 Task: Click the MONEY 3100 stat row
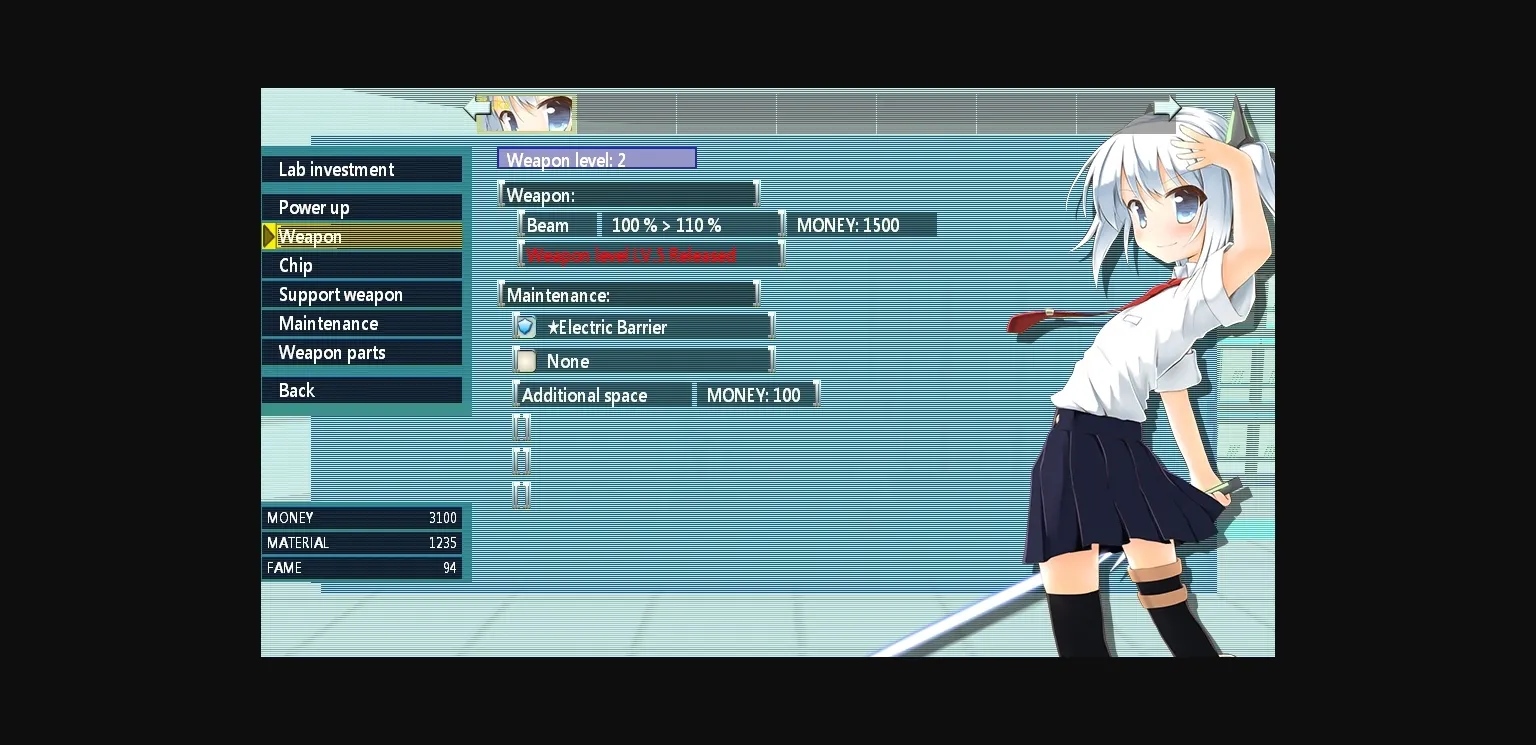point(360,518)
